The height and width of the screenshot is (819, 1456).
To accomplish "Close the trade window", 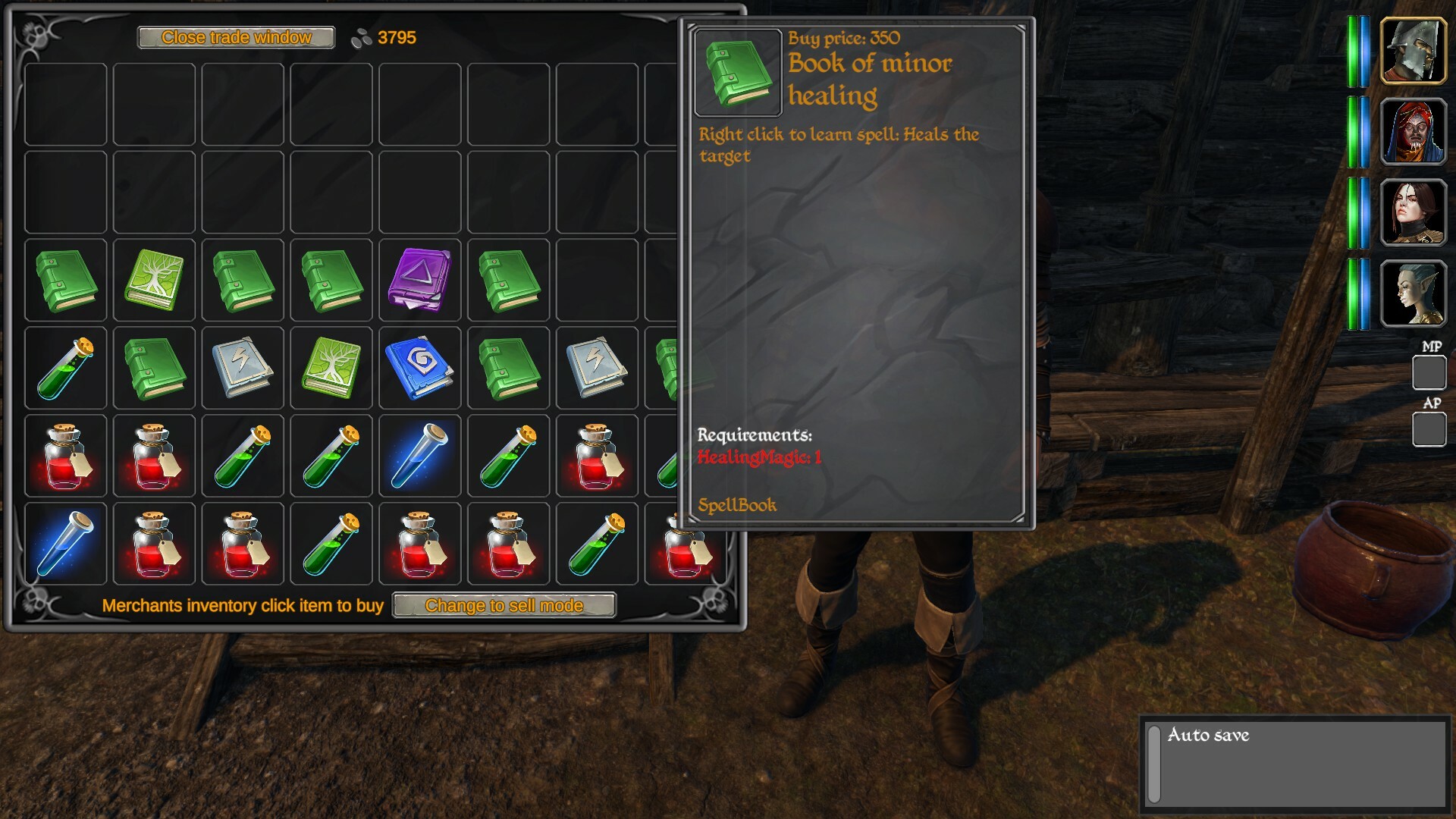I will coord(235,37).
